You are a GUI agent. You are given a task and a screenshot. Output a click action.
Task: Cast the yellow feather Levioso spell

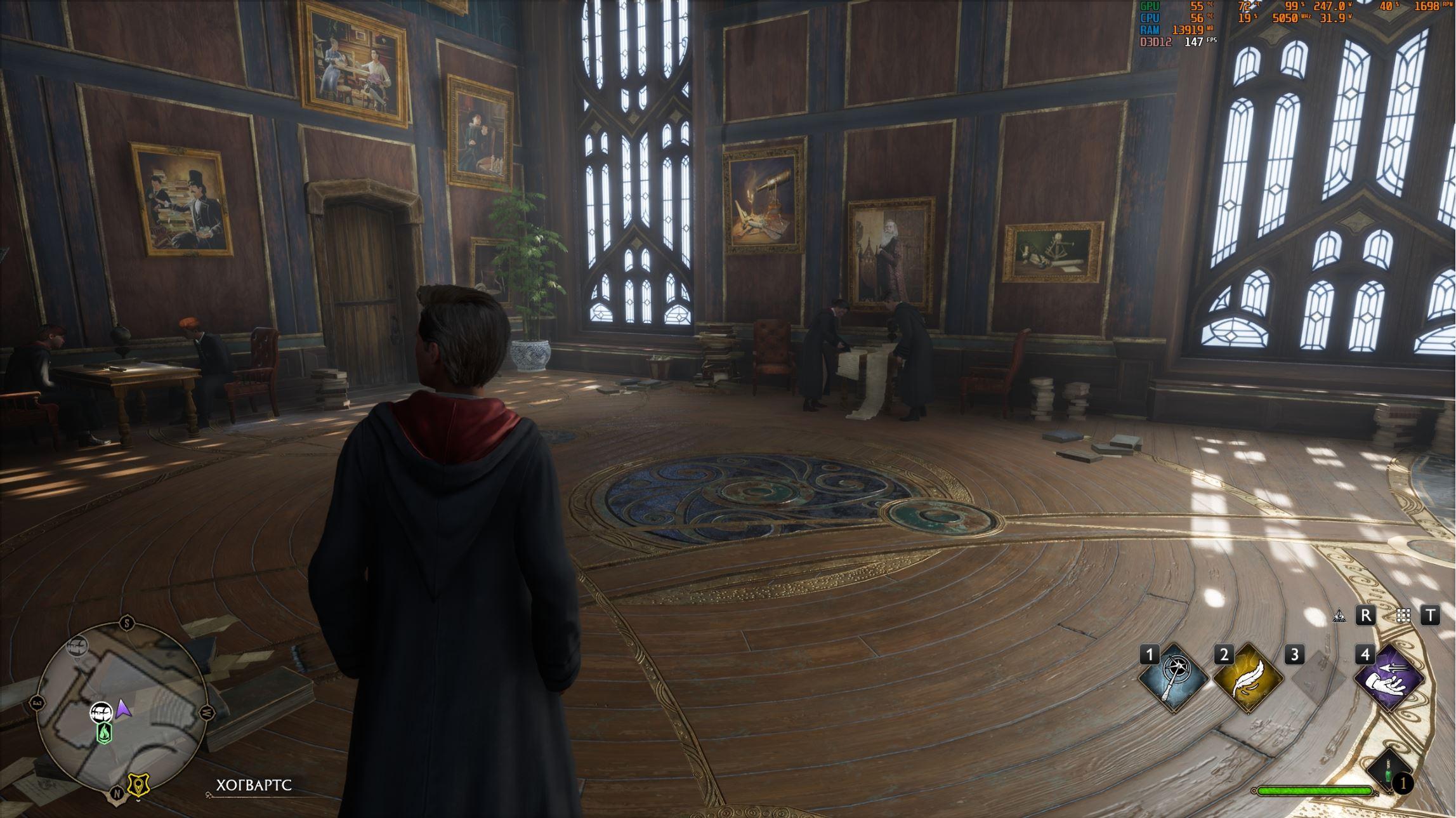point(1248,678)
